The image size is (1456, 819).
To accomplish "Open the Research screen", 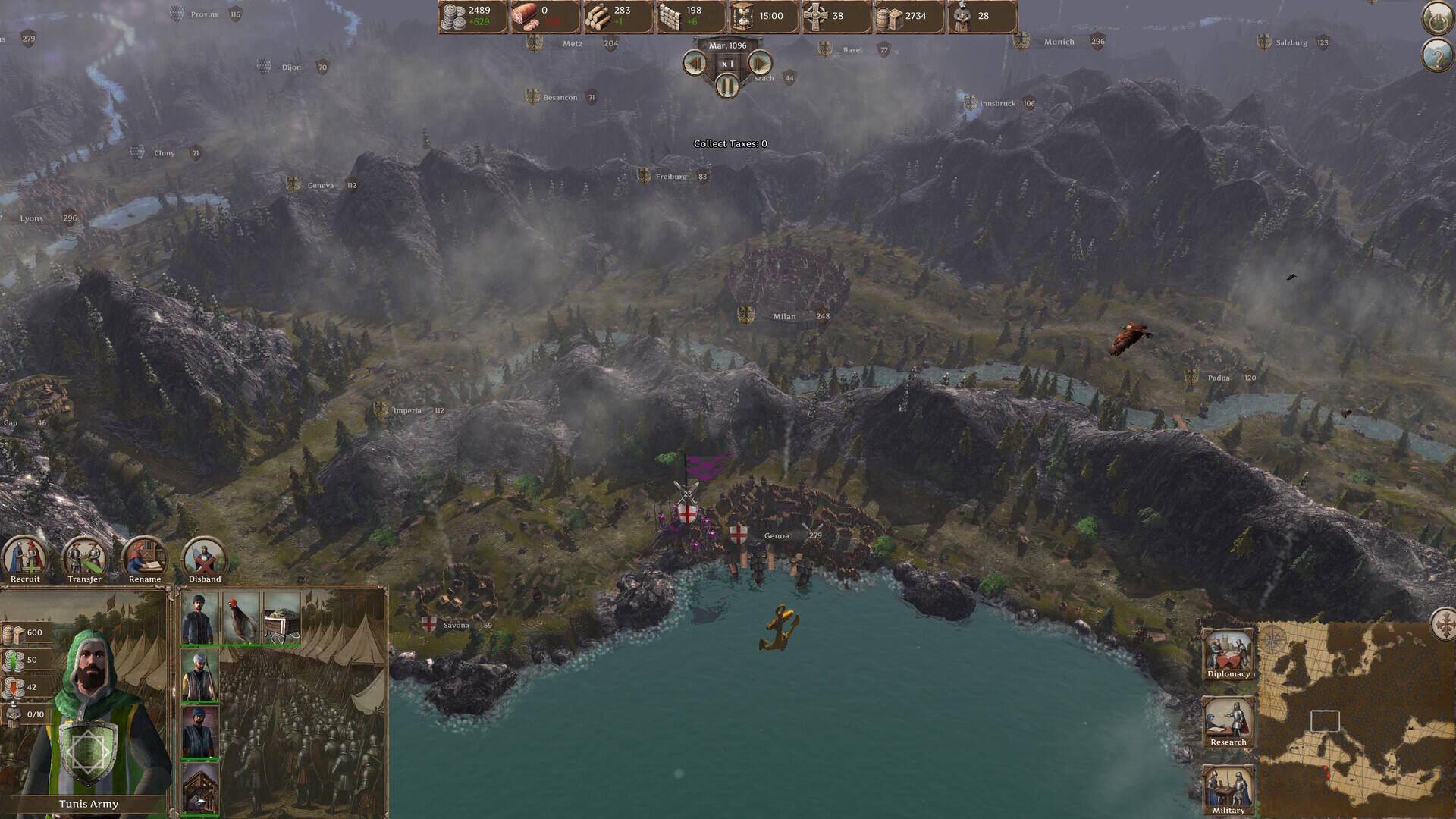I will [x=1228, y=722].
